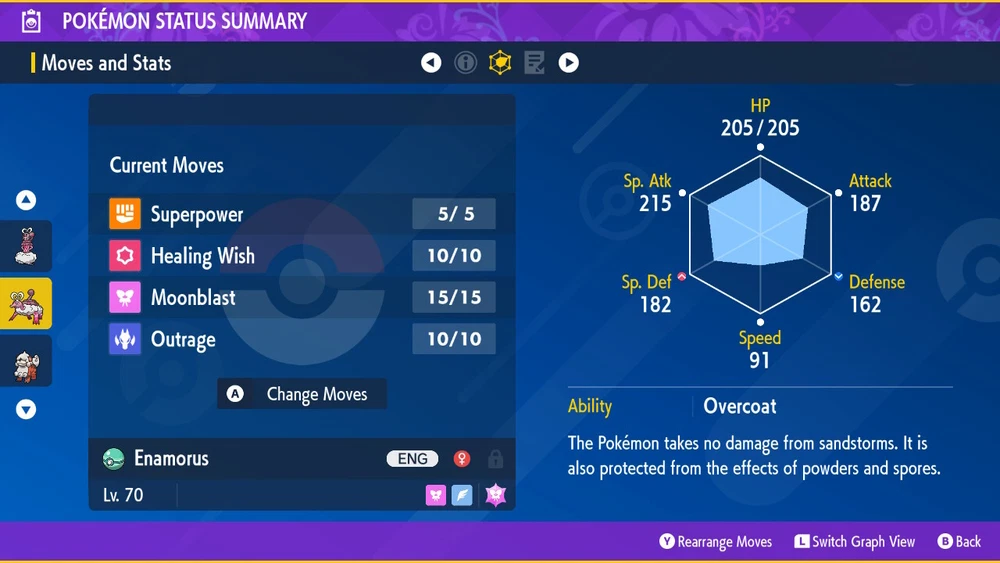1000x563 pixels.
Task: Select the pink Pokémon on a cloud
Action: coord(26,246)
